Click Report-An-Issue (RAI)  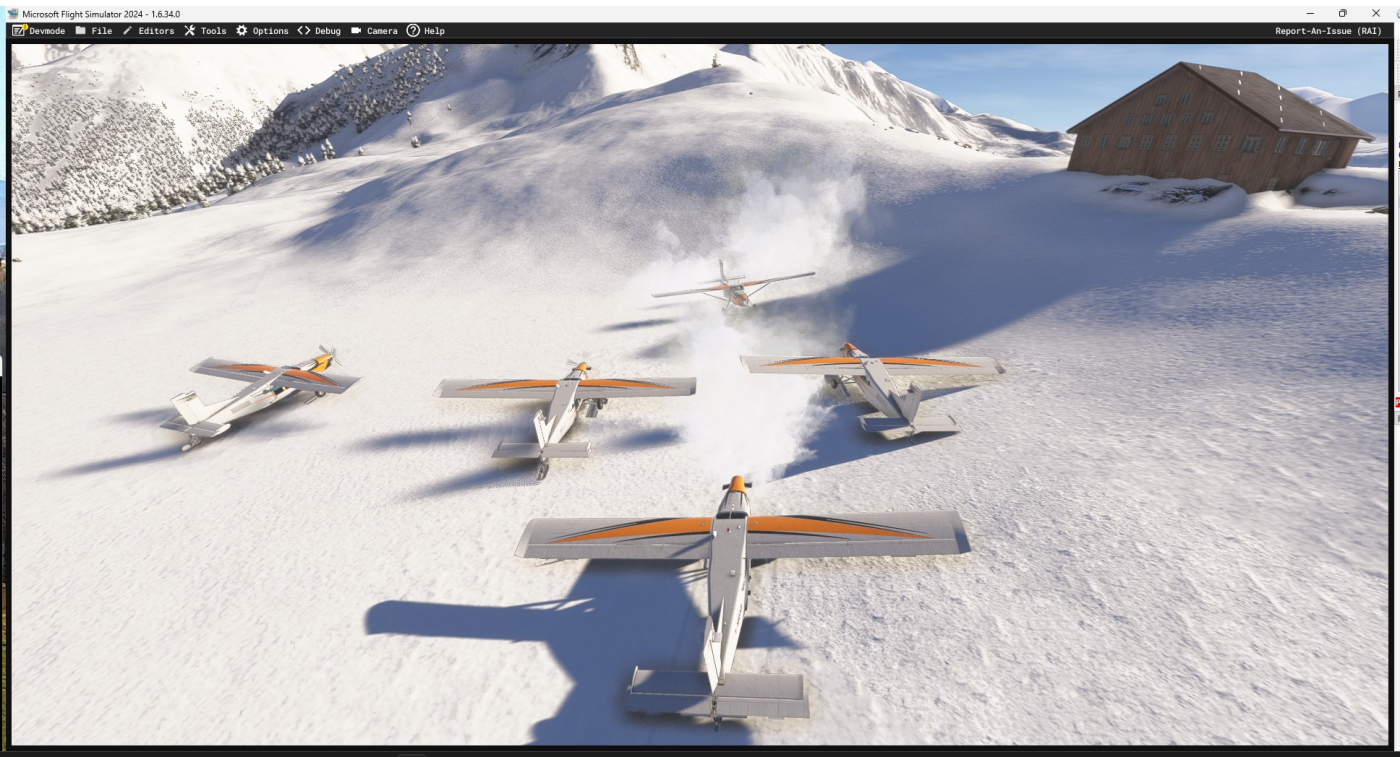pyautogui.click(x=1327, y=31)
